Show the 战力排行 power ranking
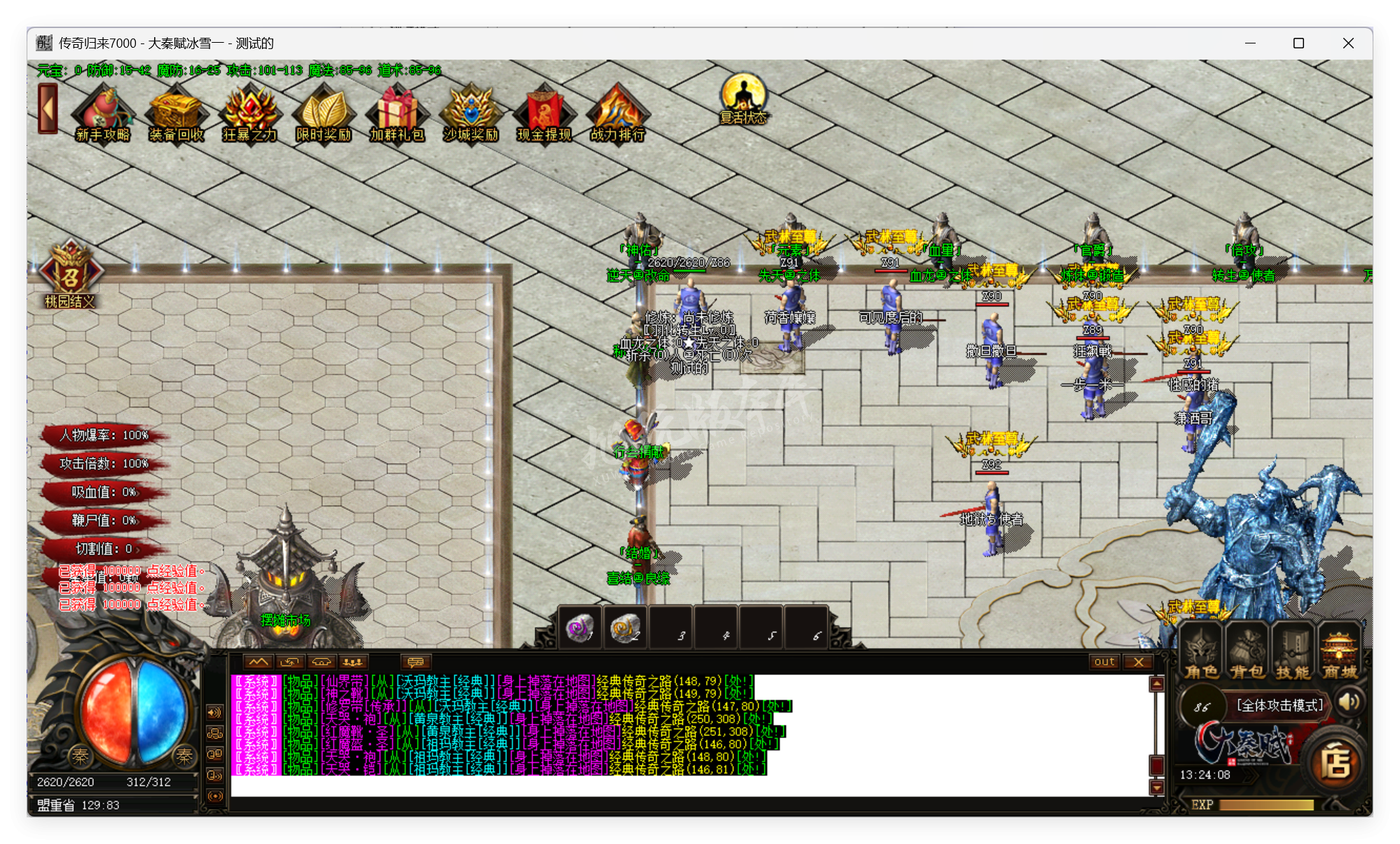1400x844 pixels. (617, 113)
